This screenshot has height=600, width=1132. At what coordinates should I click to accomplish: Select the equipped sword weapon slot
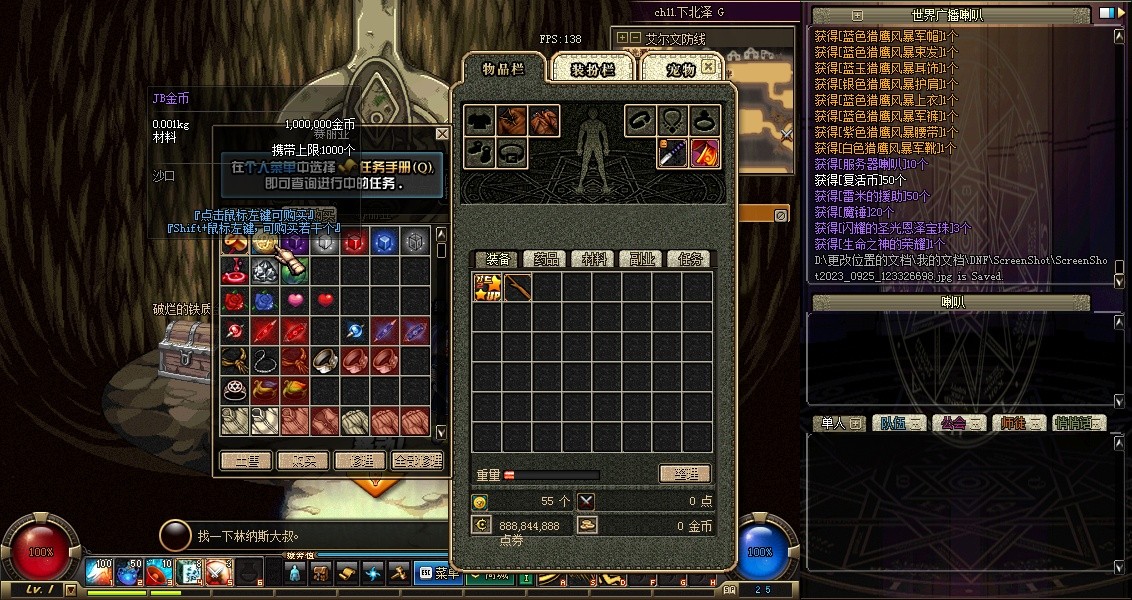[x=671, y=153]
